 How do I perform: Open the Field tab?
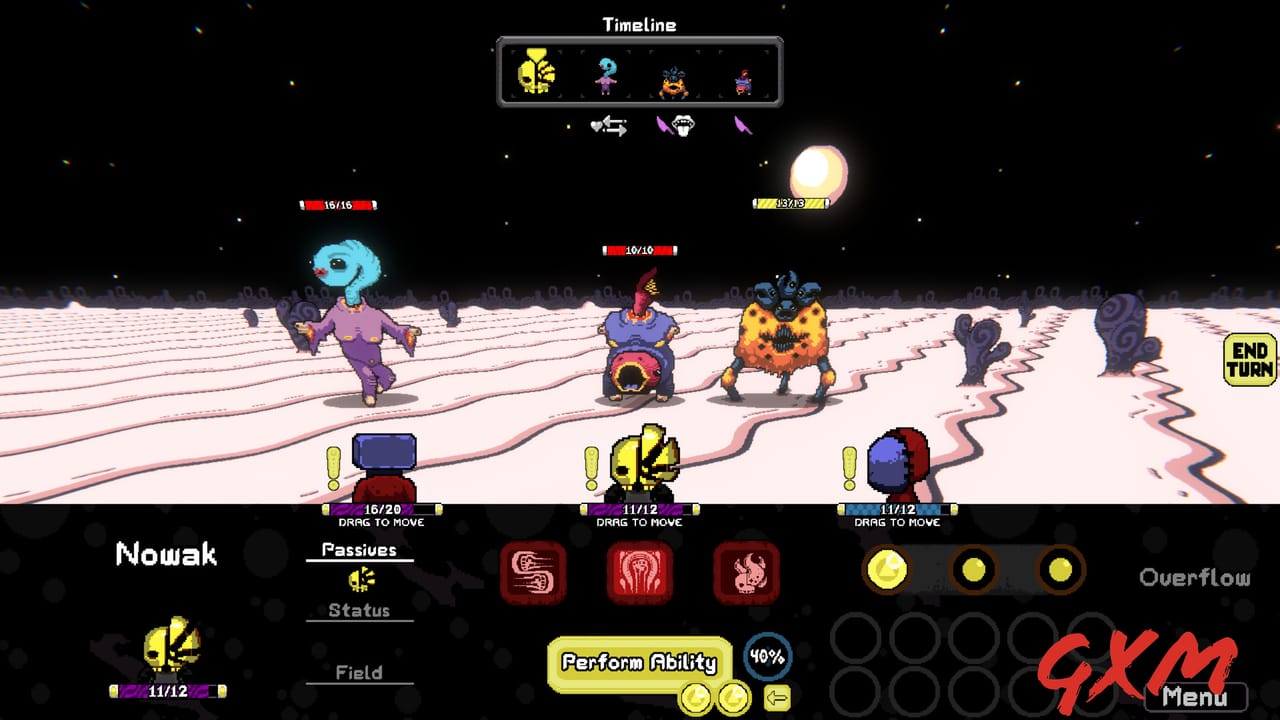tap(359, 672)
